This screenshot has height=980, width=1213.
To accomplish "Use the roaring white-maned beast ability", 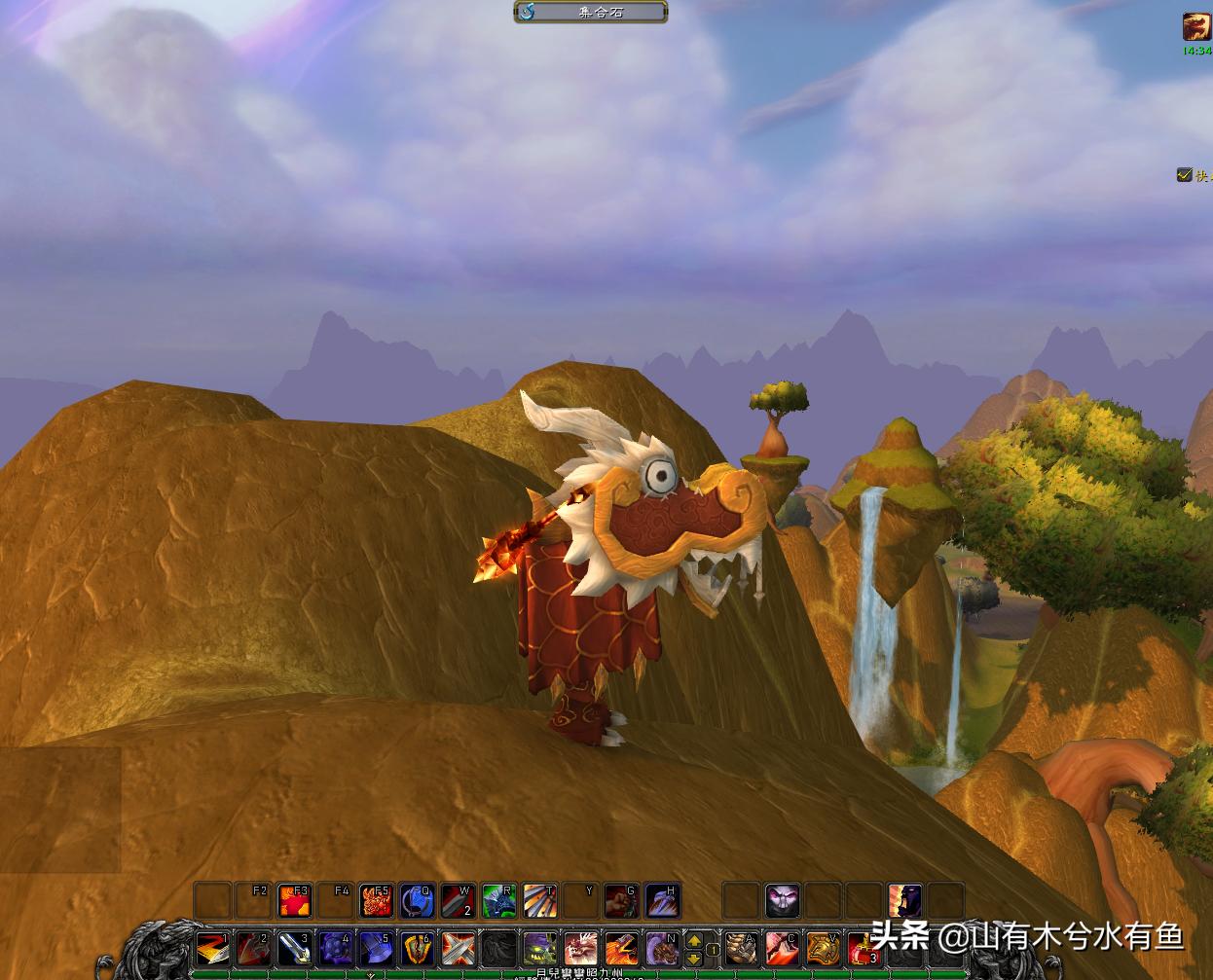I will [x=581, y=948].
